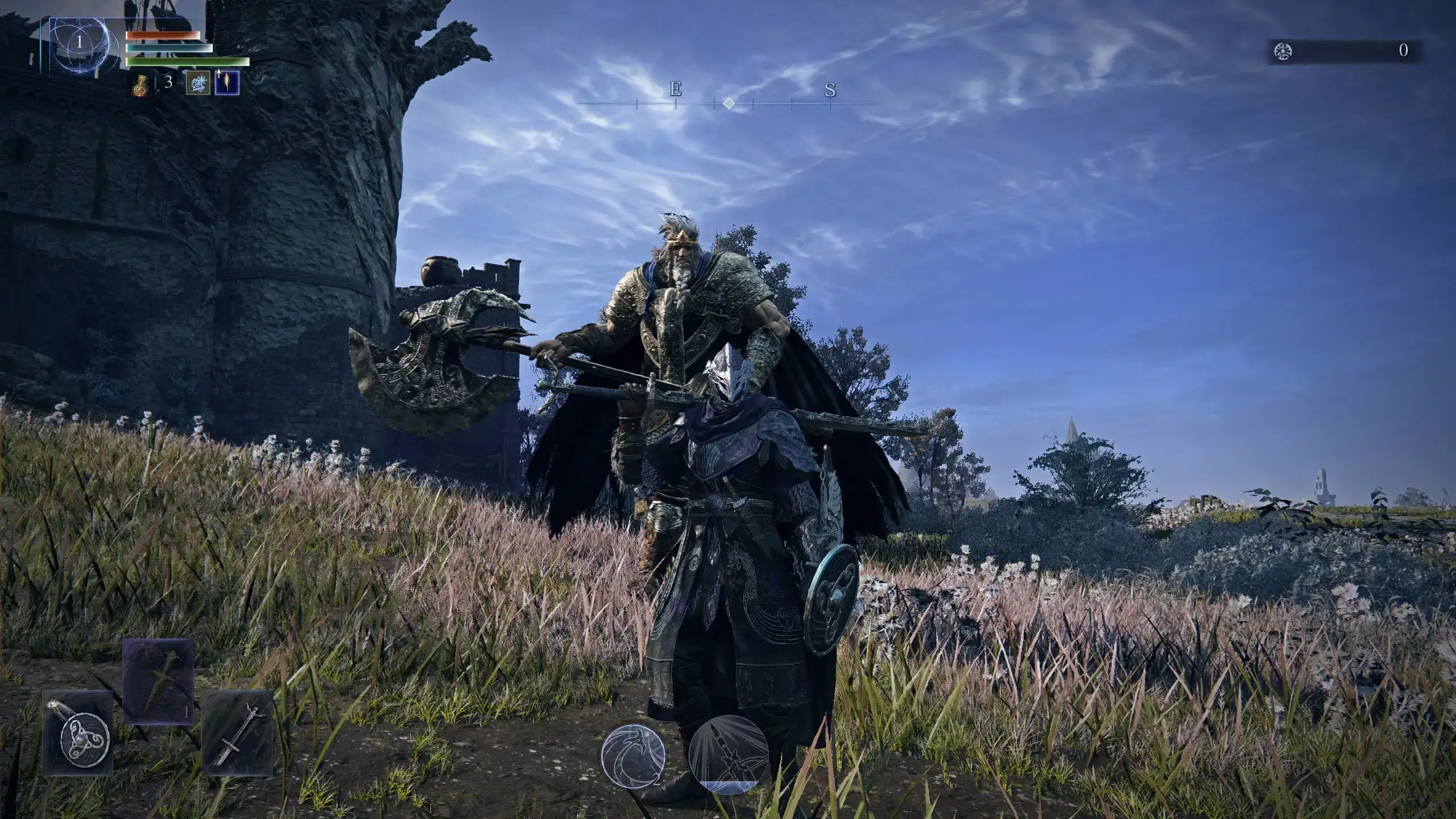Select the diamond waypoint marker on the compass bar
Viewport: 1456px width, 819px height.
(x=730, y=104)
